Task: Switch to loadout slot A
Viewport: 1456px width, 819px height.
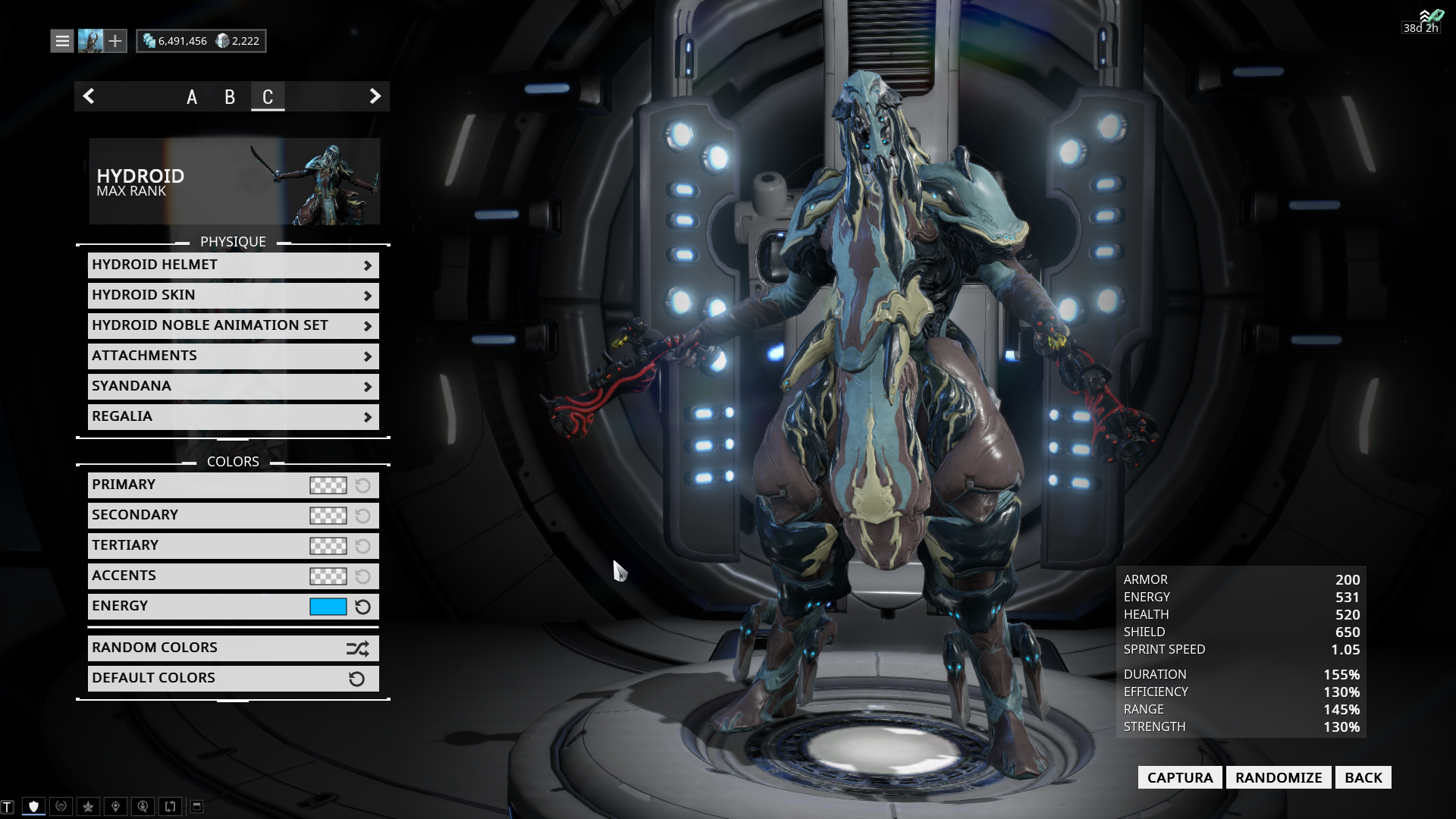Action: click(x=191, y=97)
